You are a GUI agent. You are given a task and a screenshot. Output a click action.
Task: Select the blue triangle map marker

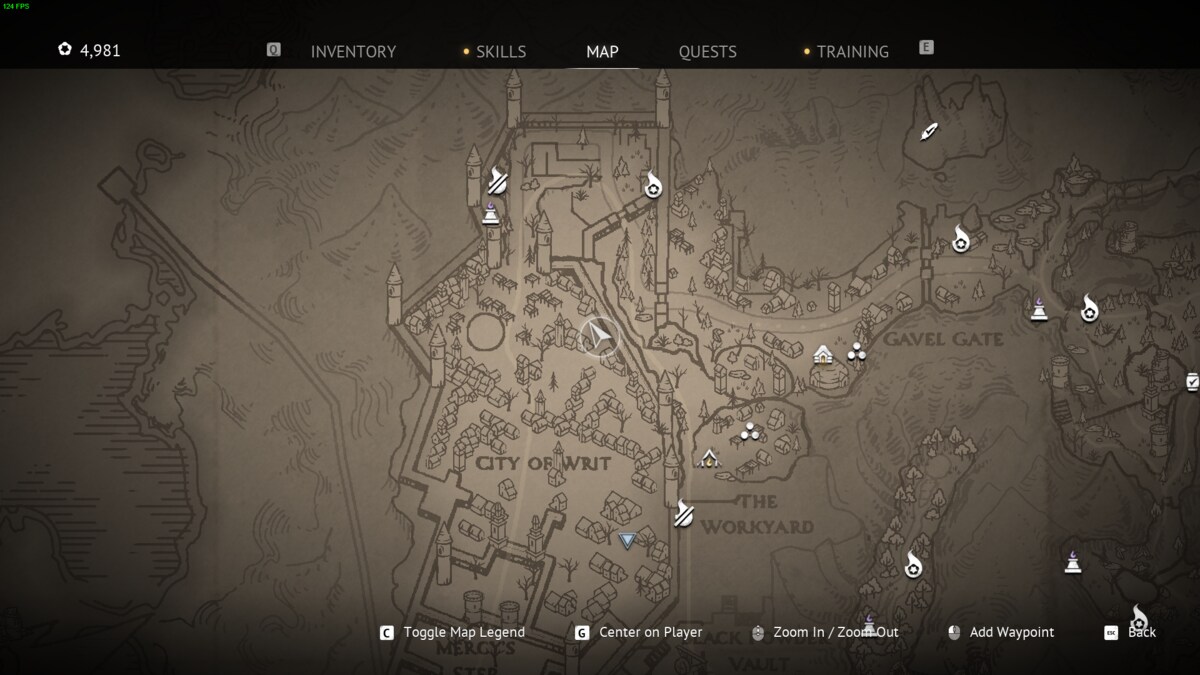click(627, 541)
